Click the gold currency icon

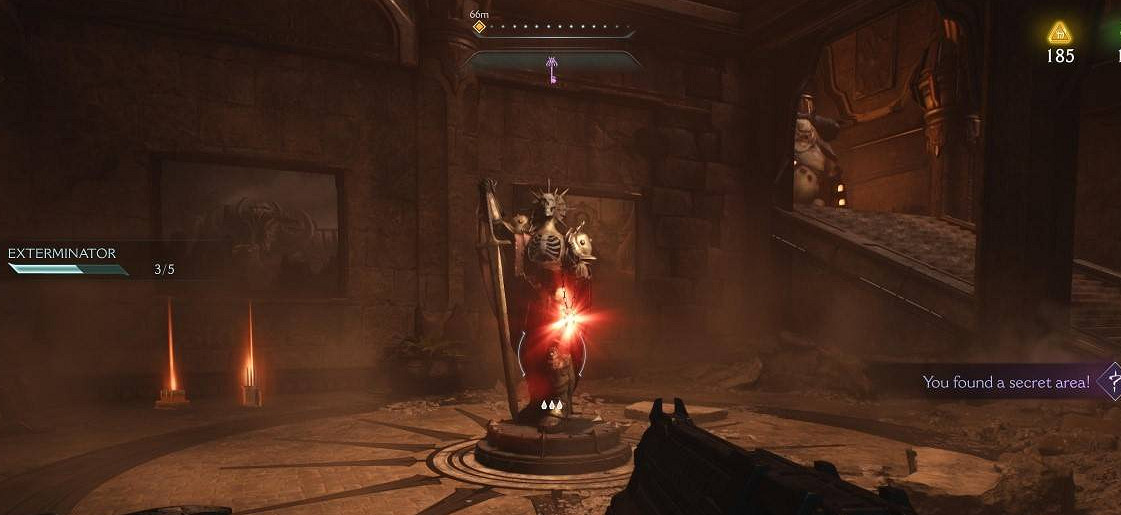tap(1059, 33)
